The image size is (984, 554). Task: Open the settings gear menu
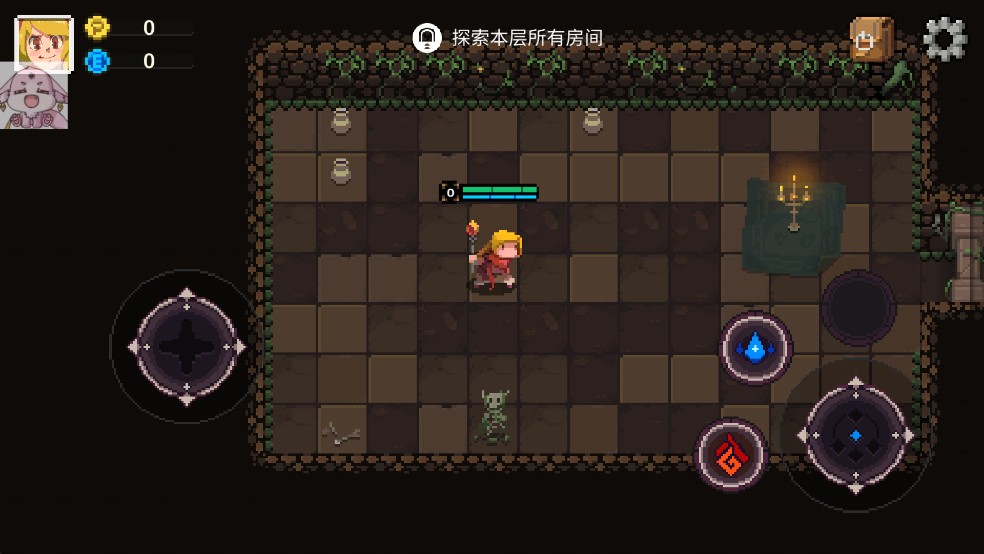point(944,40)
